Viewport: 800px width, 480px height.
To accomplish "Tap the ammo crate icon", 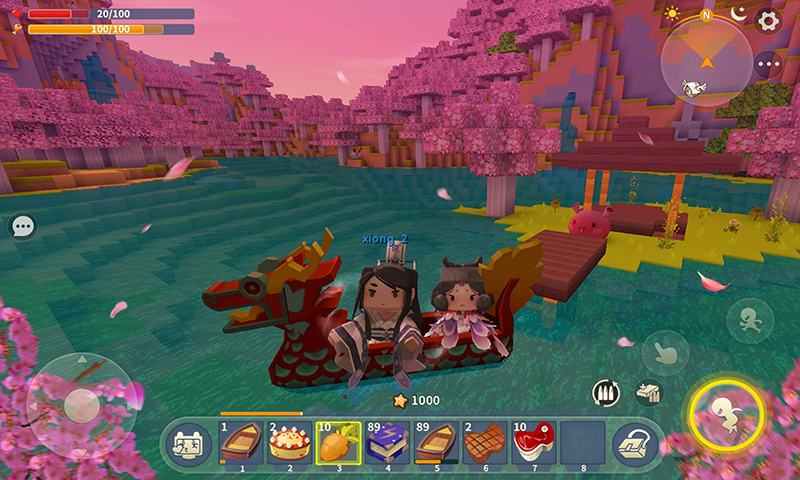I will (x=648, y=392).
